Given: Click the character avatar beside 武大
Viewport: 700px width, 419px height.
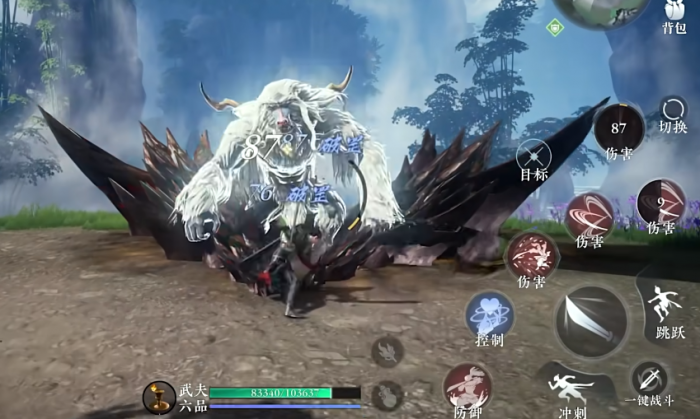Looking at the screenshot, I should click(158, 397).
